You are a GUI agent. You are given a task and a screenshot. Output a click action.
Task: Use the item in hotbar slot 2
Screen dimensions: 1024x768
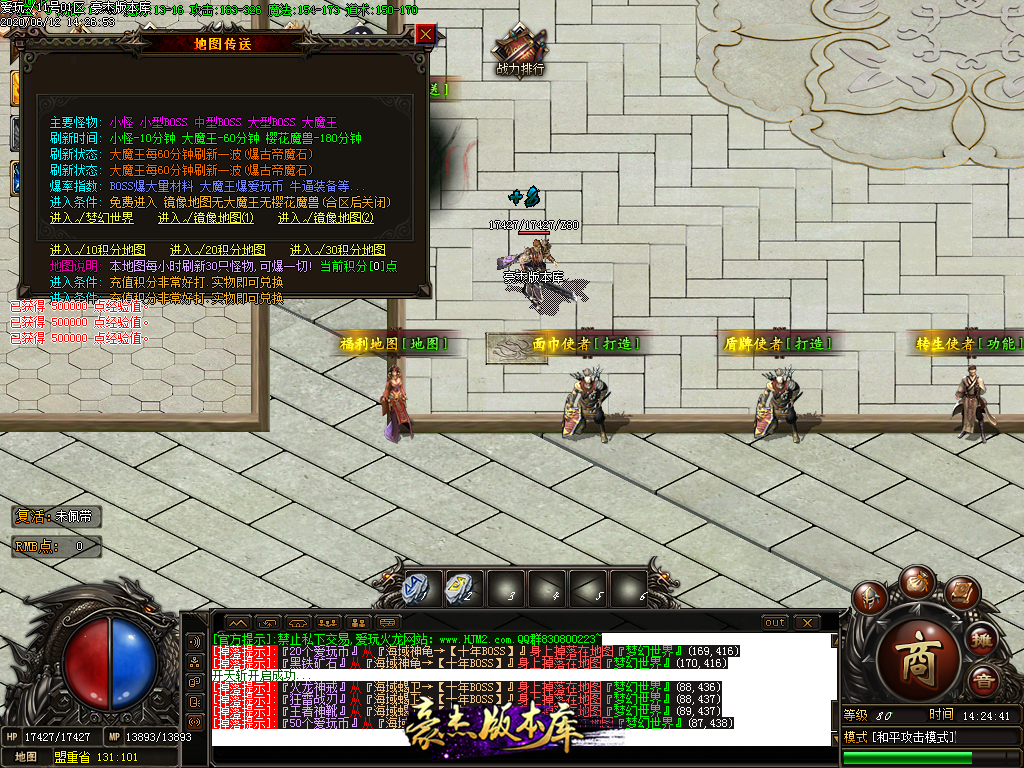point(459,588)
